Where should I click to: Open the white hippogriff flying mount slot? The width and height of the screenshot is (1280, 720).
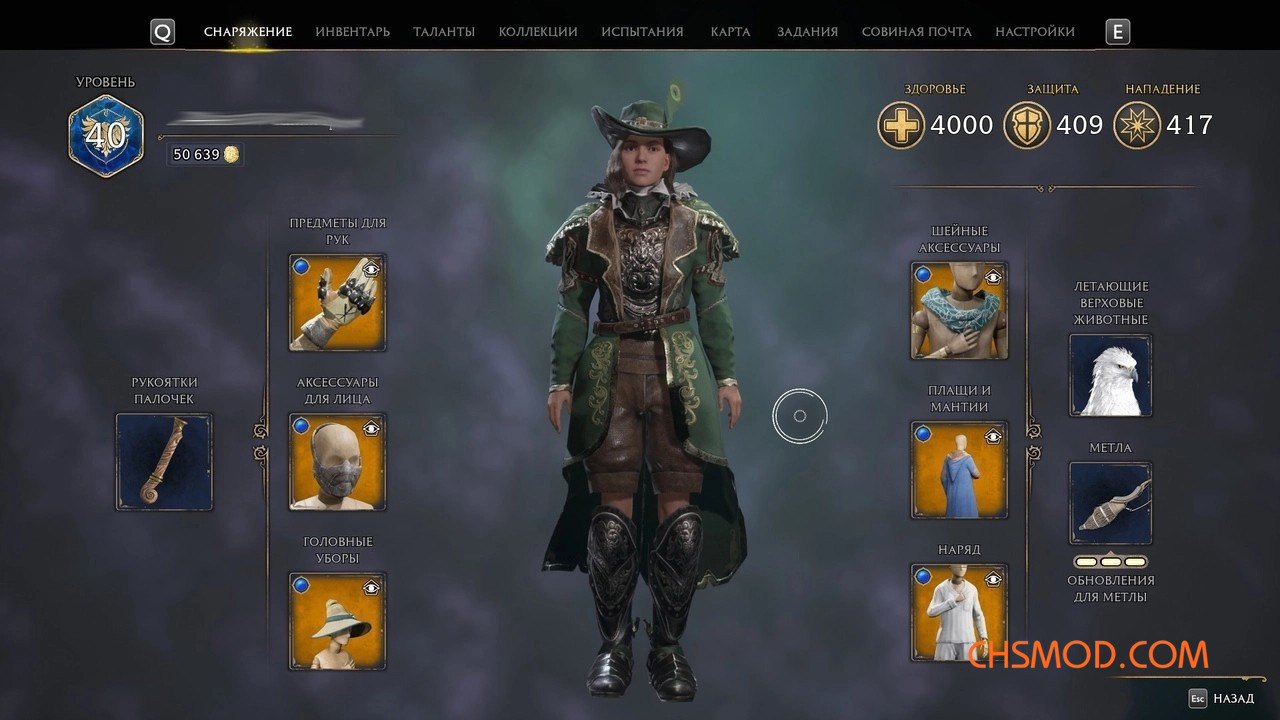[x=1110, y=375]
